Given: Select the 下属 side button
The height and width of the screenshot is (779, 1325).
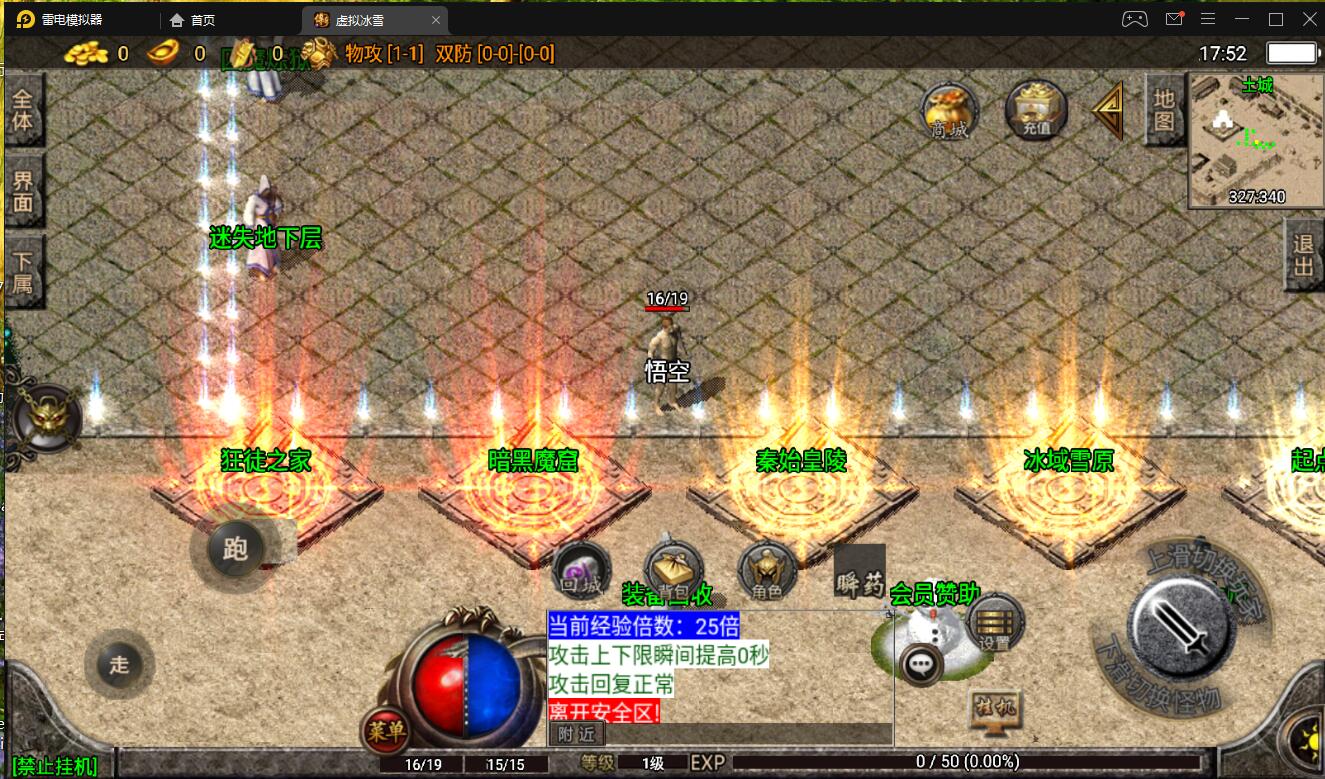Looking at the screenshot, I should click(23, 272).
